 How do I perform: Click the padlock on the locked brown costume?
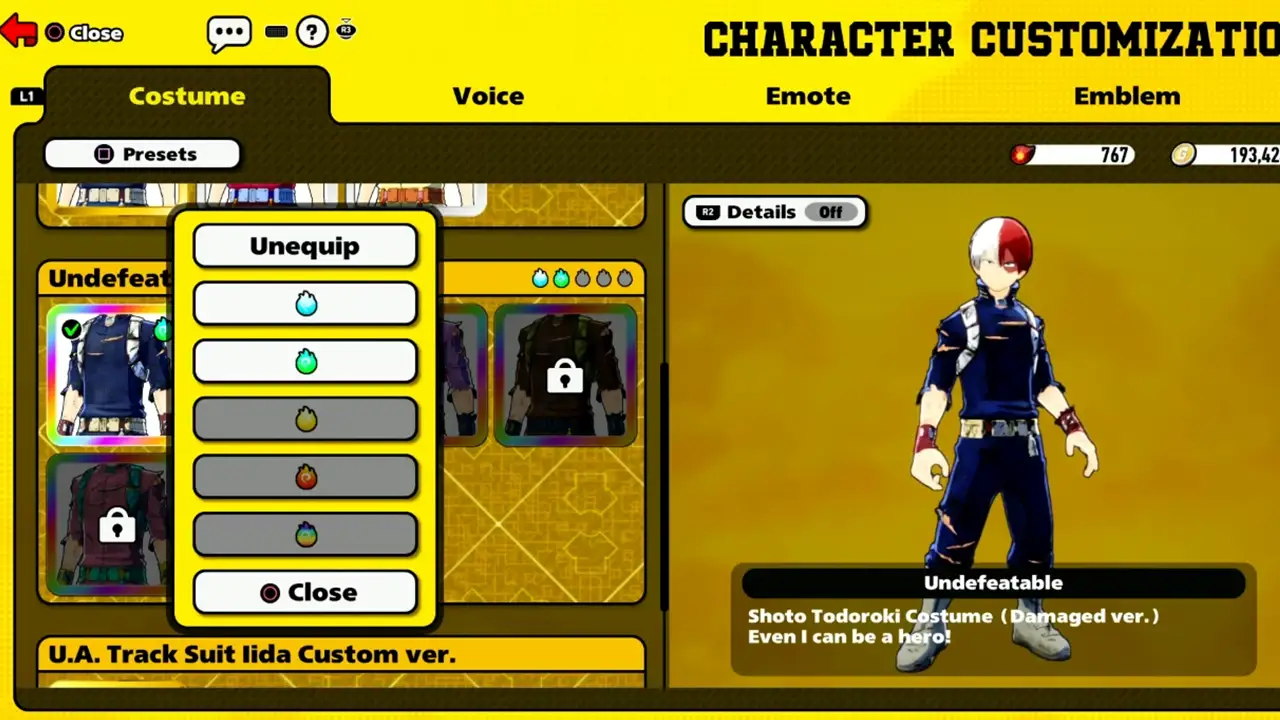click(565, 378)
